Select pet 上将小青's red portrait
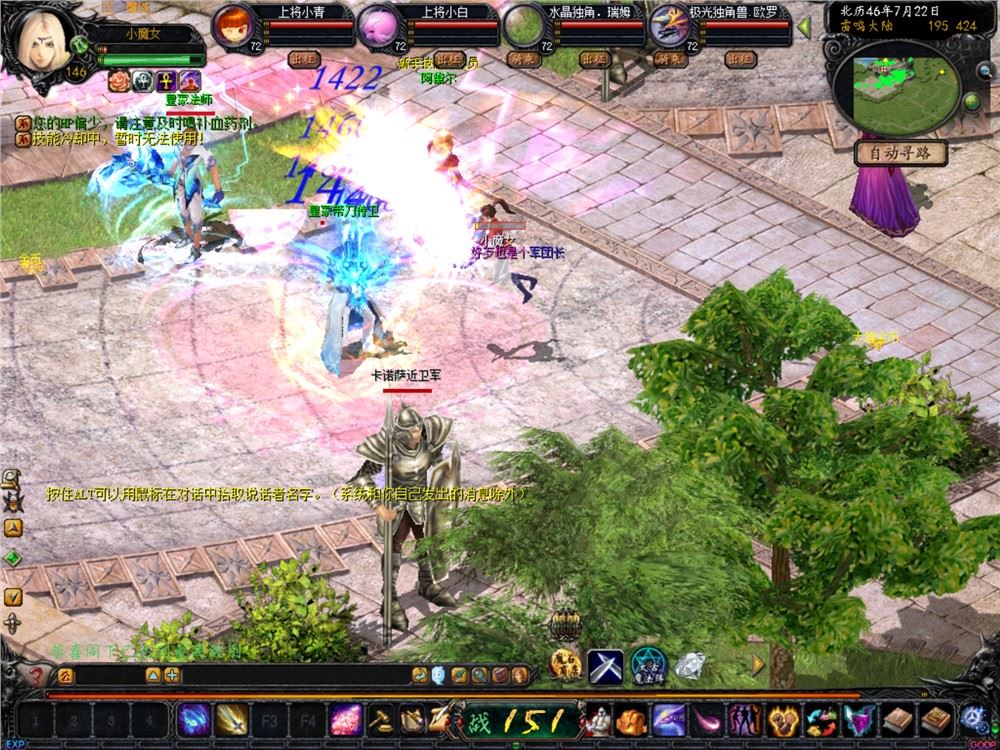Image resolution: width=1000 pixels, height=750 pixels. [233, 24]
